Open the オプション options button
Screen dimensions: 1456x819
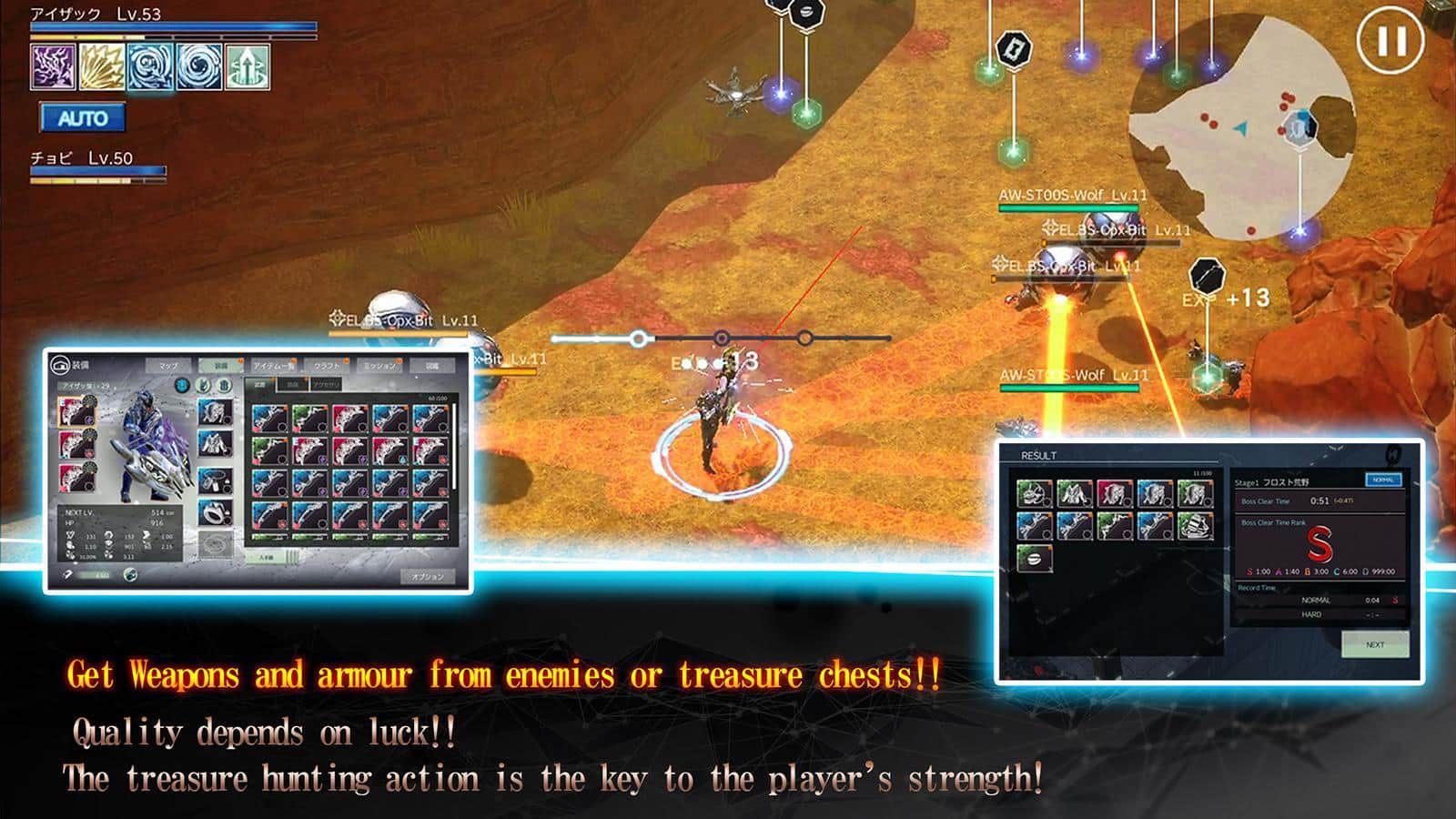point(427,576)
